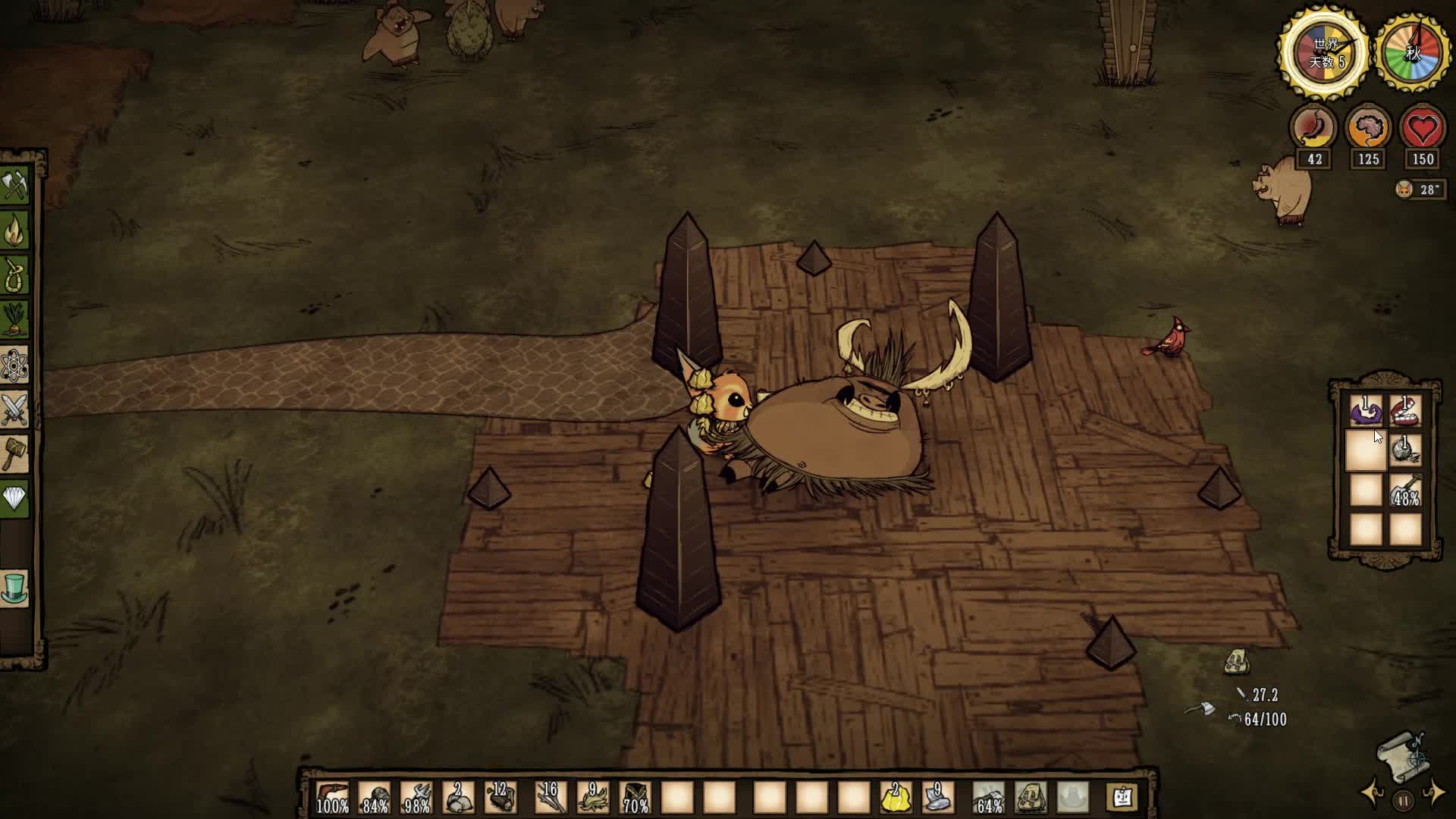Pause the game with the pause button
Image resolution: width=1456 pixels, height=819 pixels.
coord(1403,800)
